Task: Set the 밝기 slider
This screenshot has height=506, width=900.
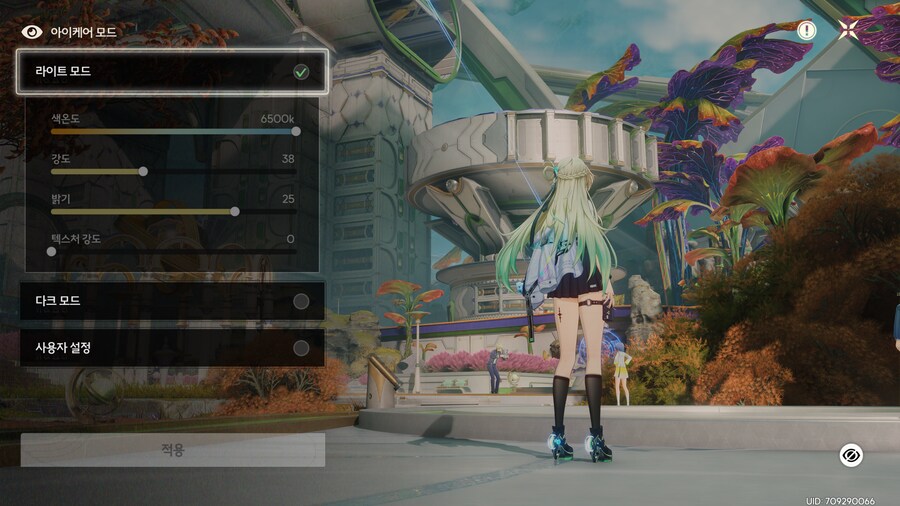Action: pyautogui.click(x=235, y=211)
